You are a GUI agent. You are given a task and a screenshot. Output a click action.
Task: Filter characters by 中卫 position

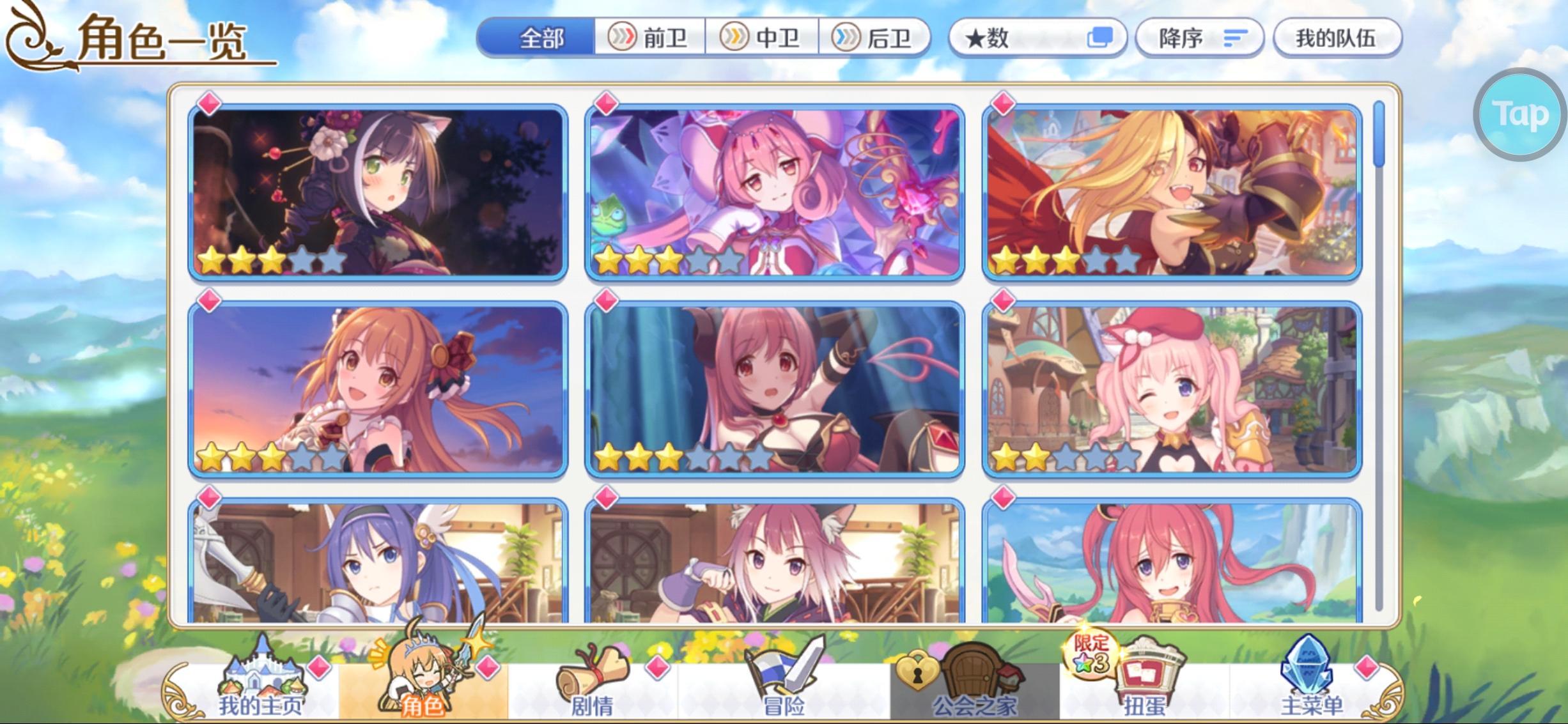point(761,38)
